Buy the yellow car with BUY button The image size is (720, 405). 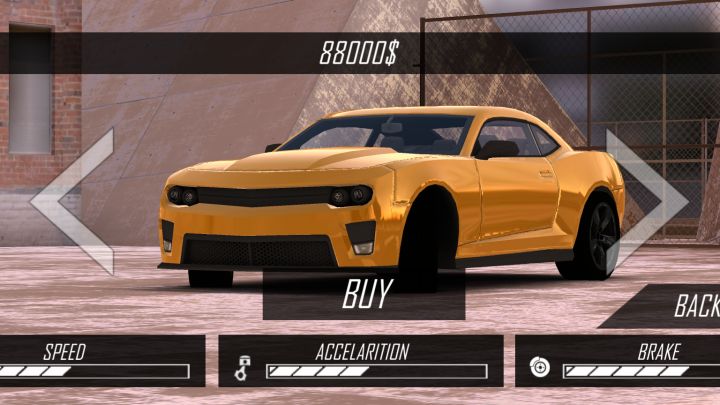(x=365, y=295)
